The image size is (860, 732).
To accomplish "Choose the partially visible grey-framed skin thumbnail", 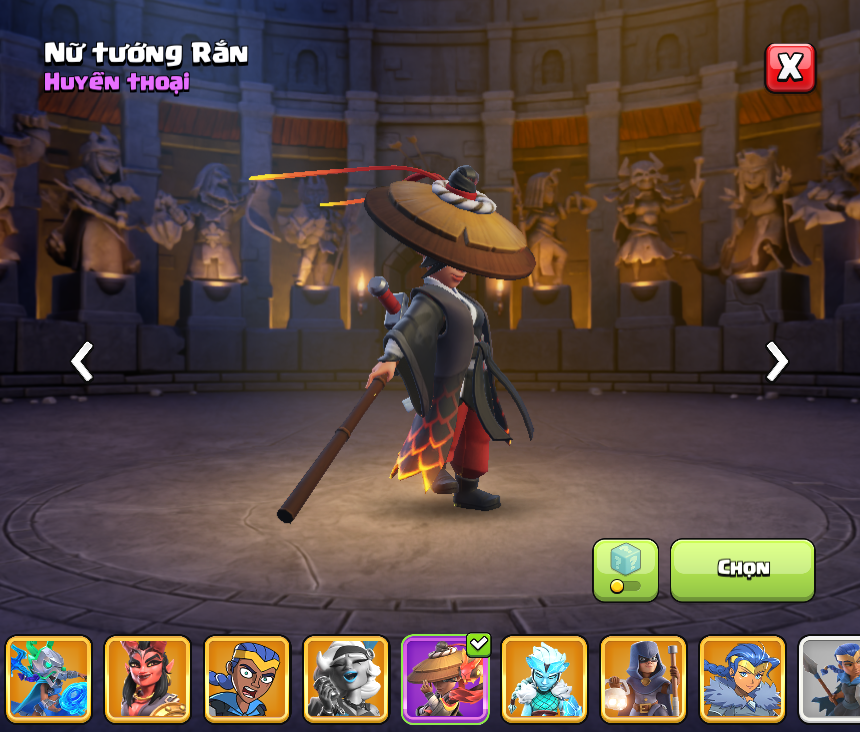I will pyautogui.click(x=832, y=679).
